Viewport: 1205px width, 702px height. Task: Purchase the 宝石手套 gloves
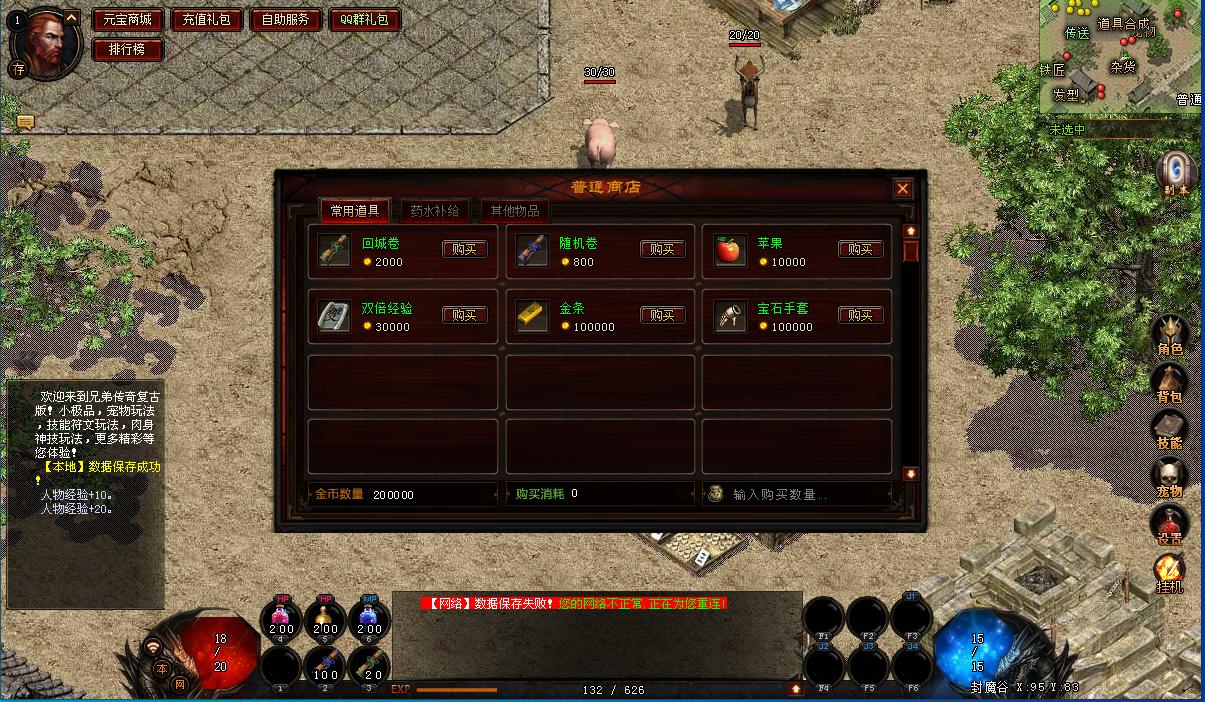click(x=860, y=315)
